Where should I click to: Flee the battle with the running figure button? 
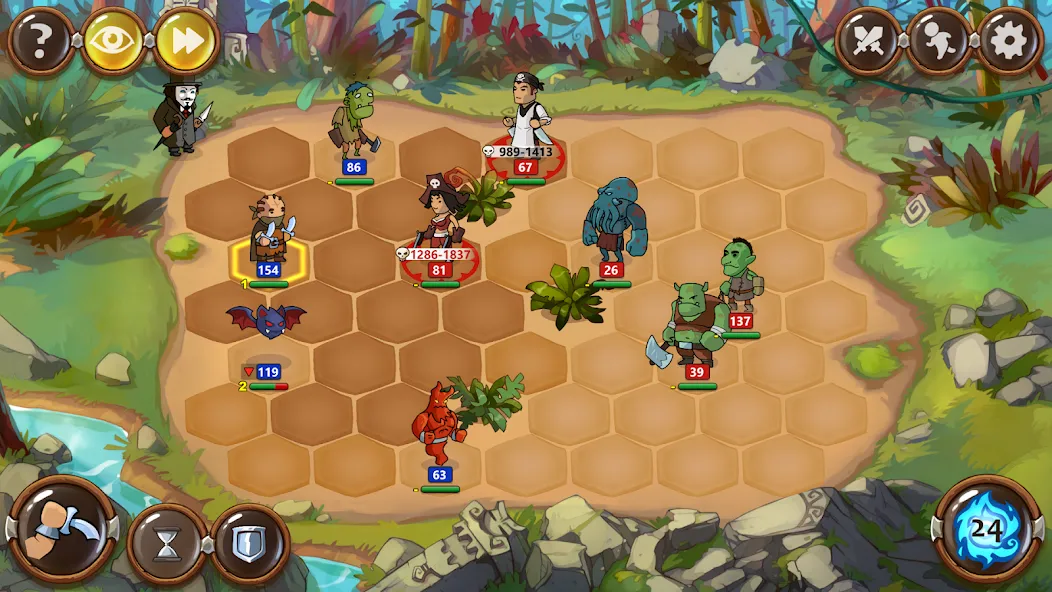[x=939, y=41]
